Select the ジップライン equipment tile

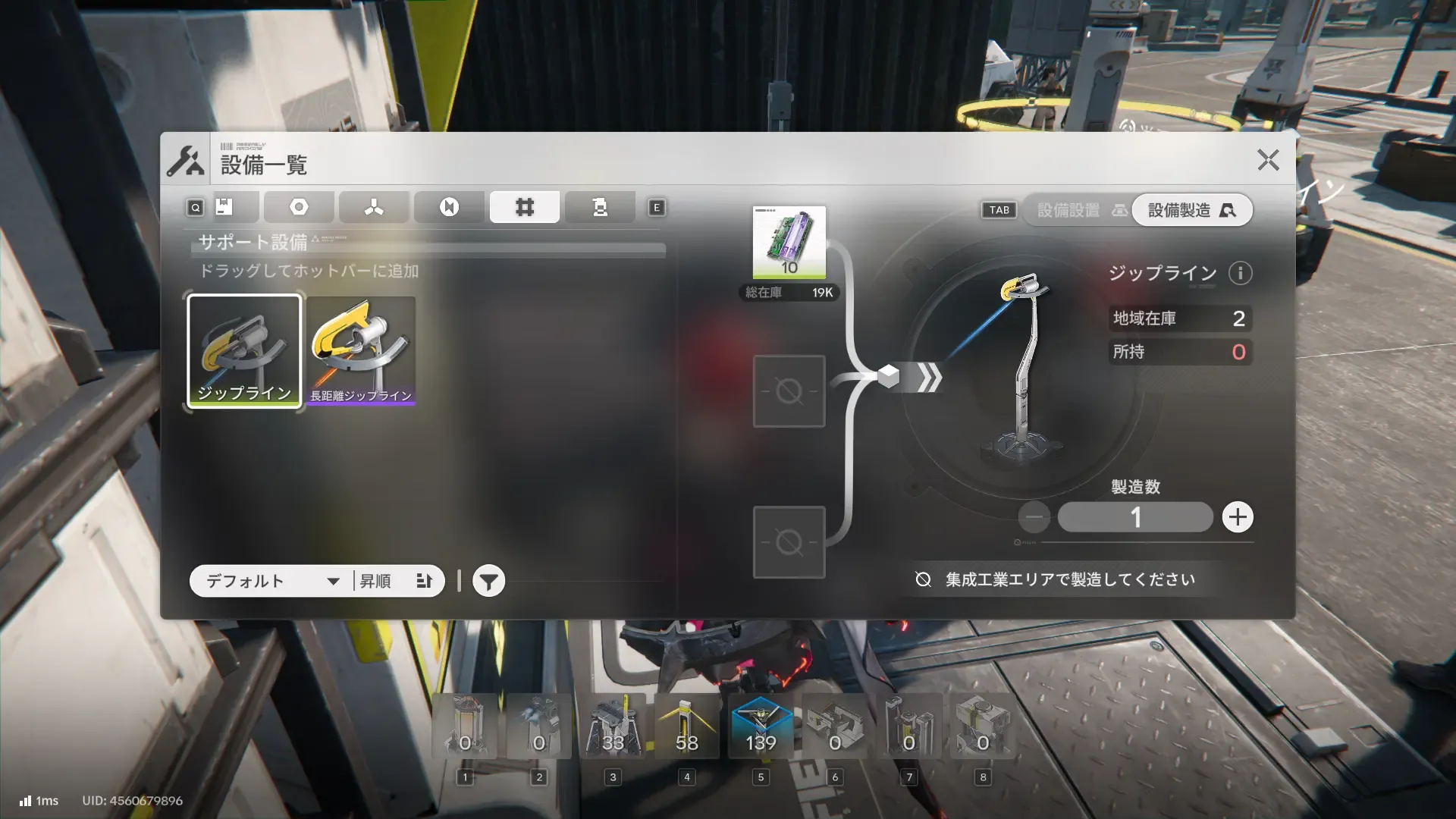pyautogui.click(x=244, y=351)
